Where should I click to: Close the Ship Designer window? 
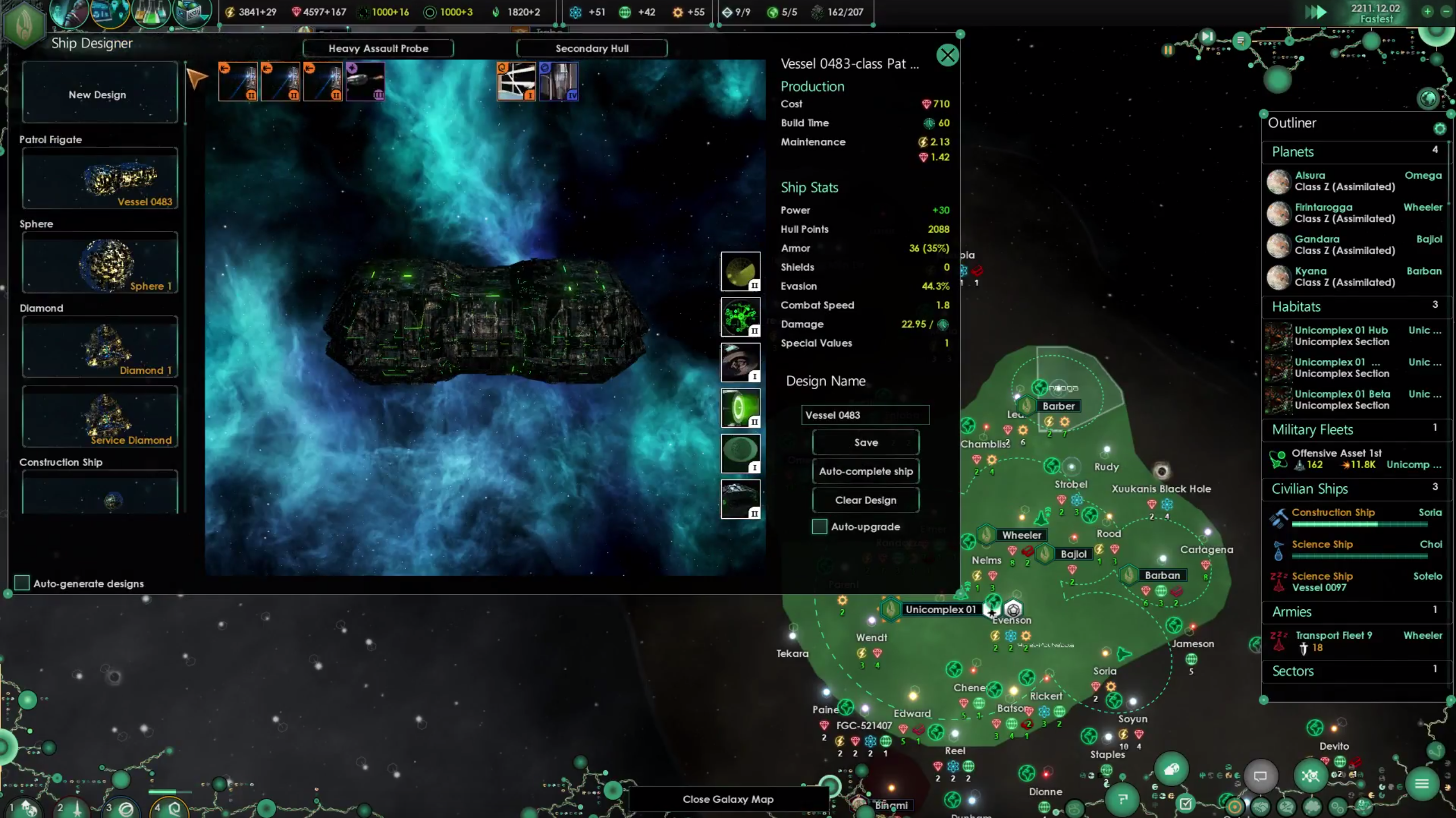tap(947, 55)
